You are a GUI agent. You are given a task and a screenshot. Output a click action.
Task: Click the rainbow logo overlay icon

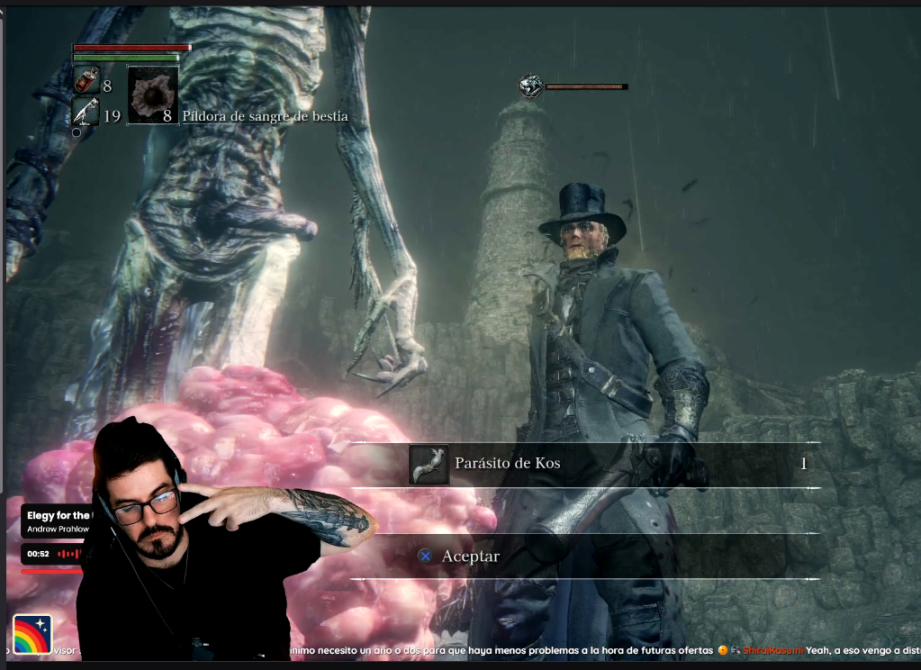point(31,633)
